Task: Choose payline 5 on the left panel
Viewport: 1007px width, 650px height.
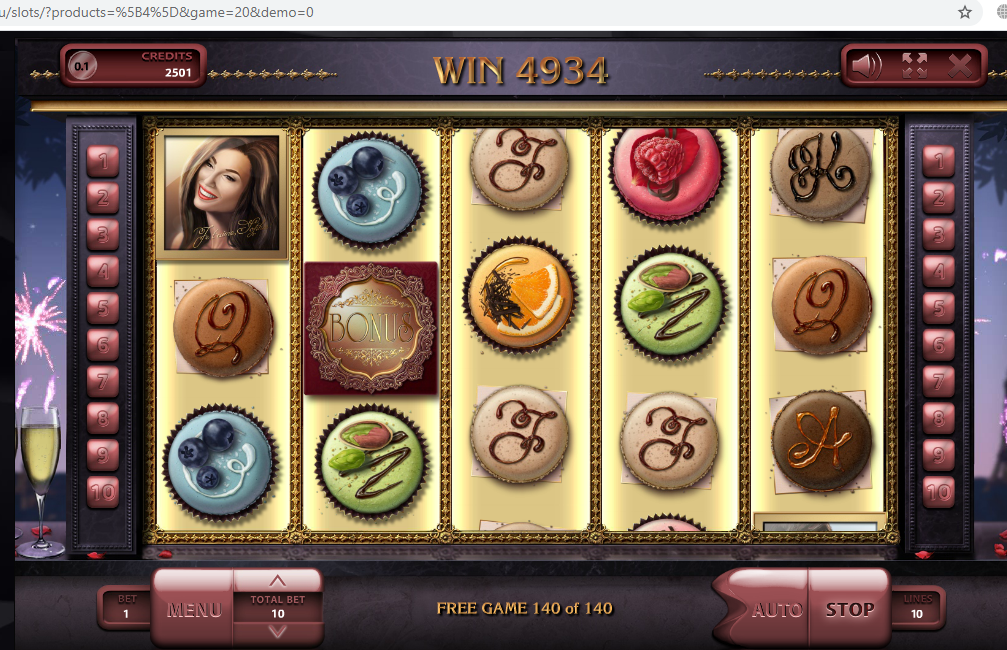Action: coord(103,307)
